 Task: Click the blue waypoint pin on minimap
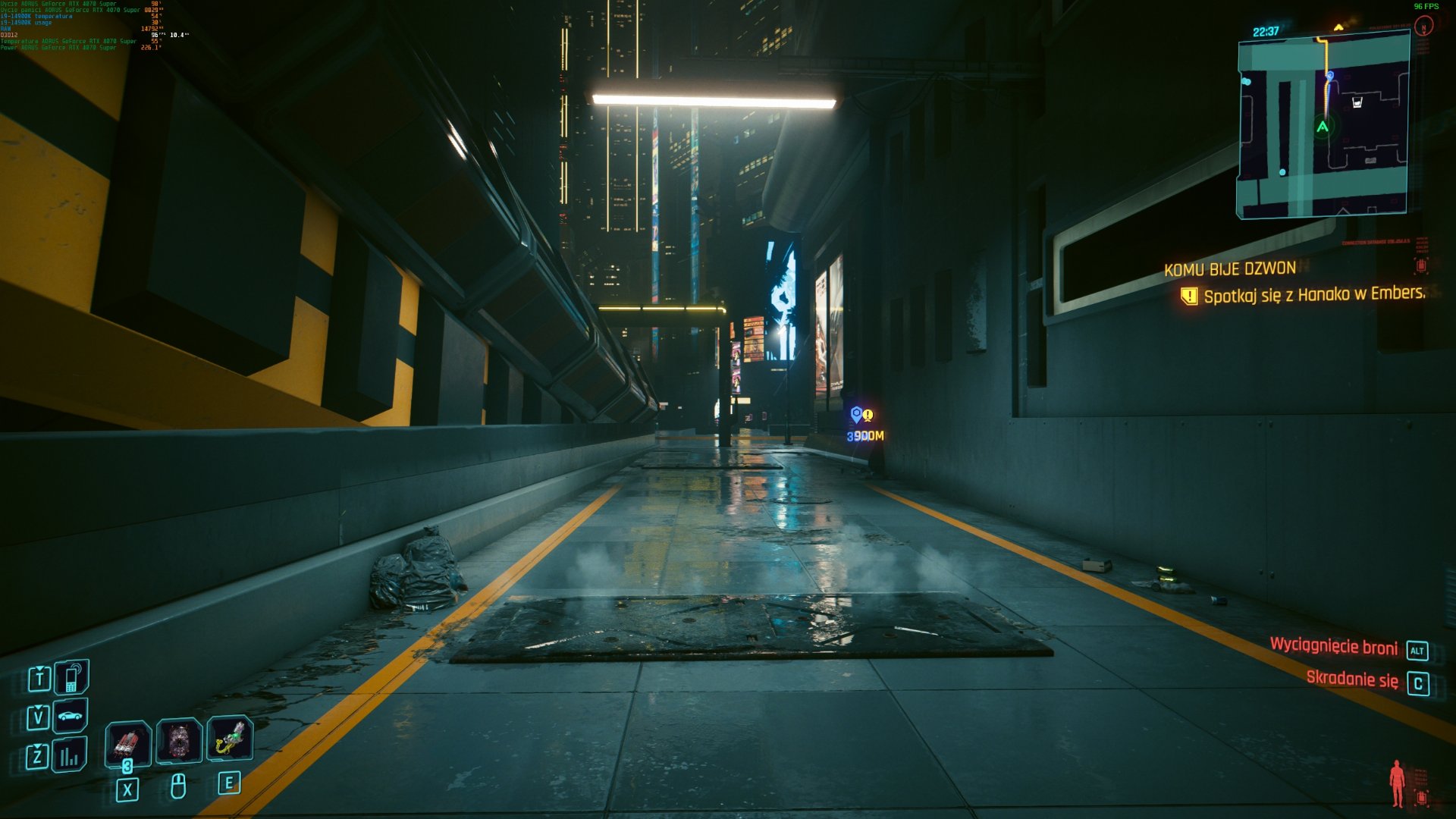click(x=1329, y=76)
